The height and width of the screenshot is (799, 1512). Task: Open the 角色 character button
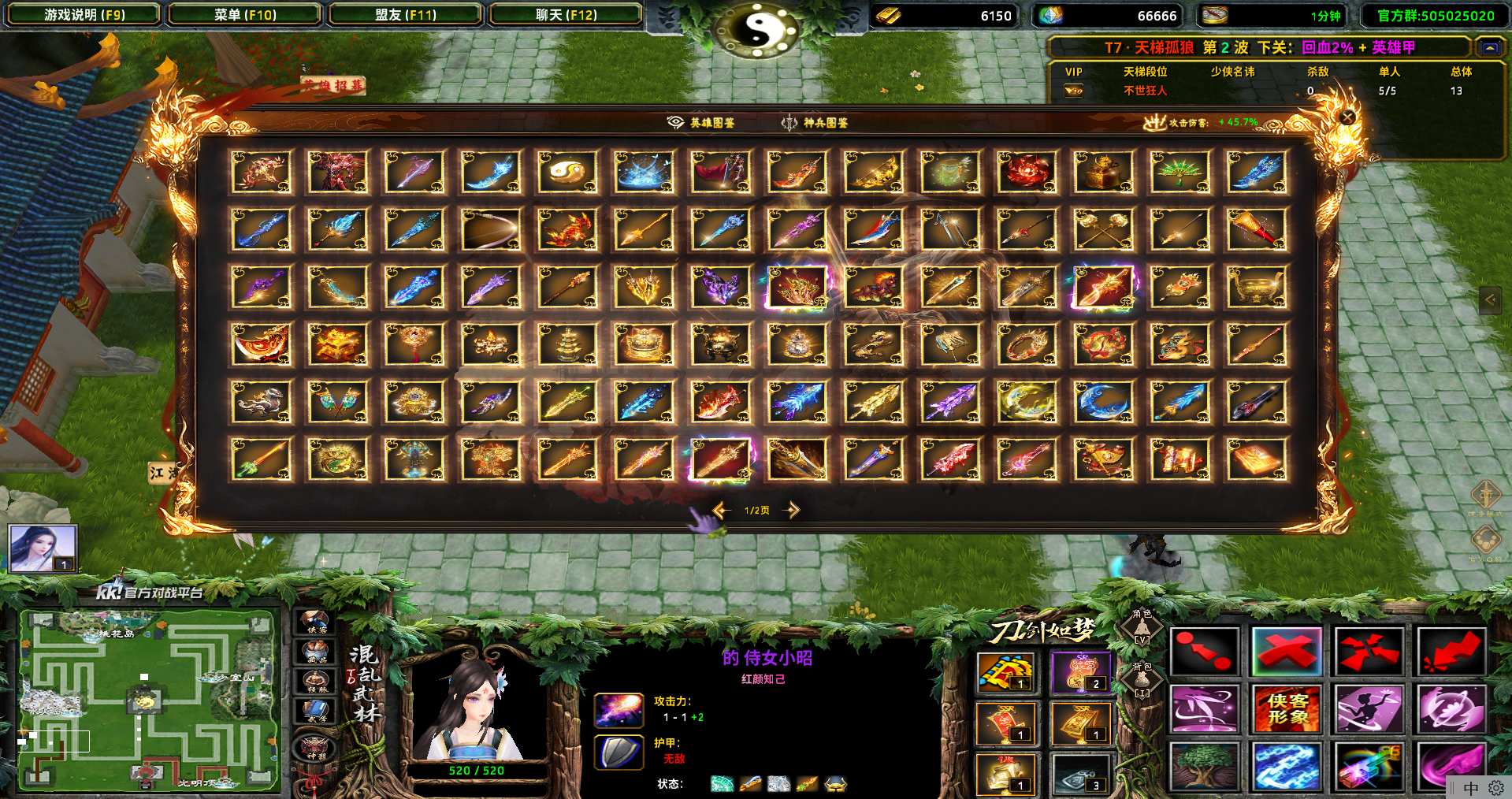tap(1142, 628)
